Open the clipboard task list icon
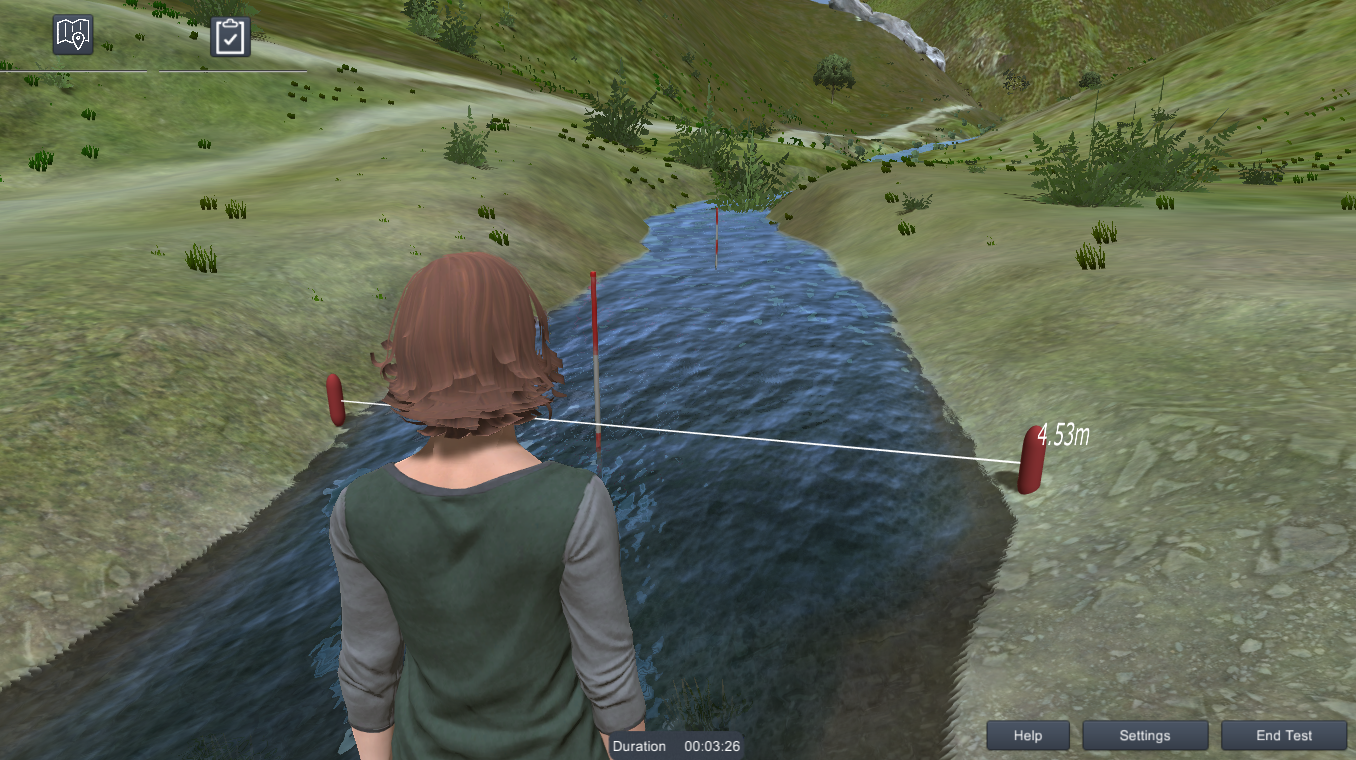The width and height of the screenshot is (1356, 760). tap(229, 35)
